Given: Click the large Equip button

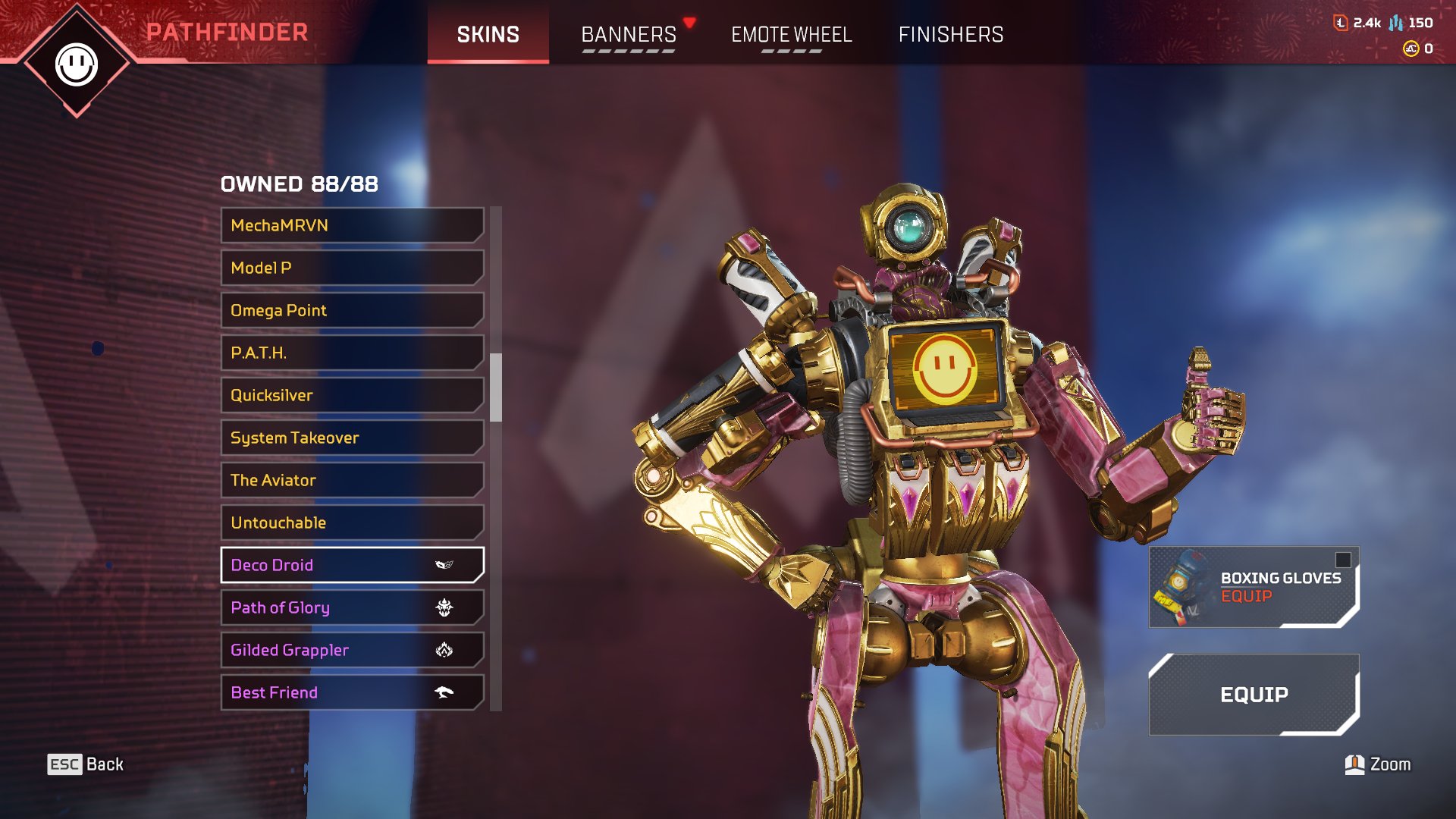Looking at the screenshot, I should (1254, 695).
